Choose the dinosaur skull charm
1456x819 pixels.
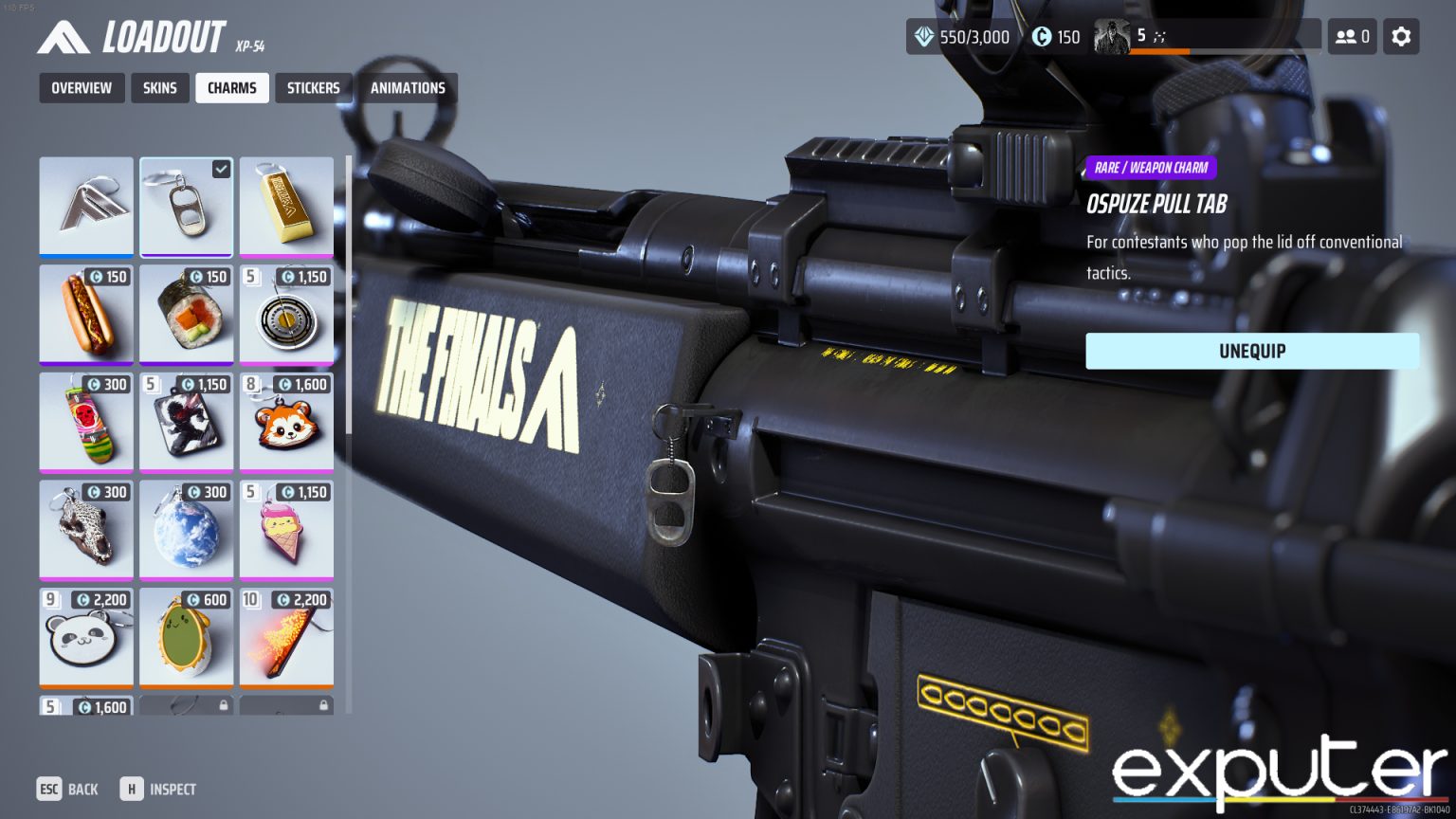[86, 530]
